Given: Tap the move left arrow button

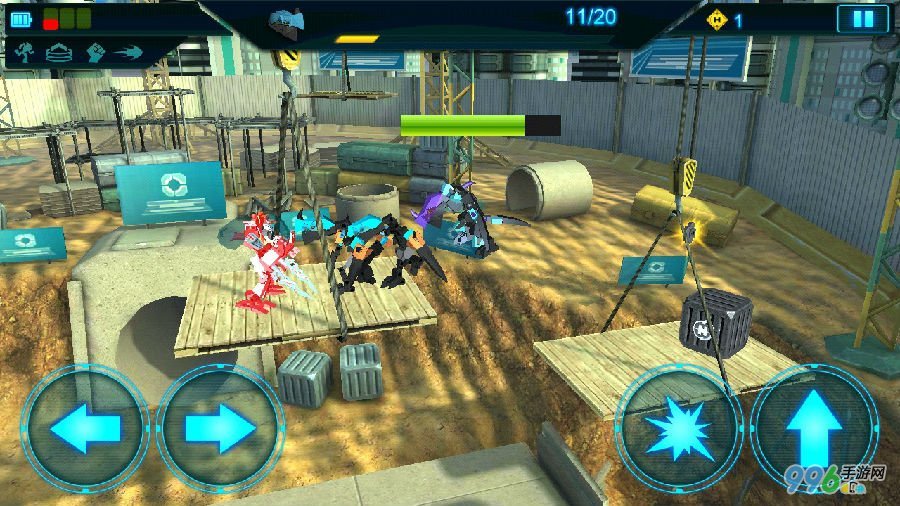Looking at the screenshot, I should click(84, 428).
